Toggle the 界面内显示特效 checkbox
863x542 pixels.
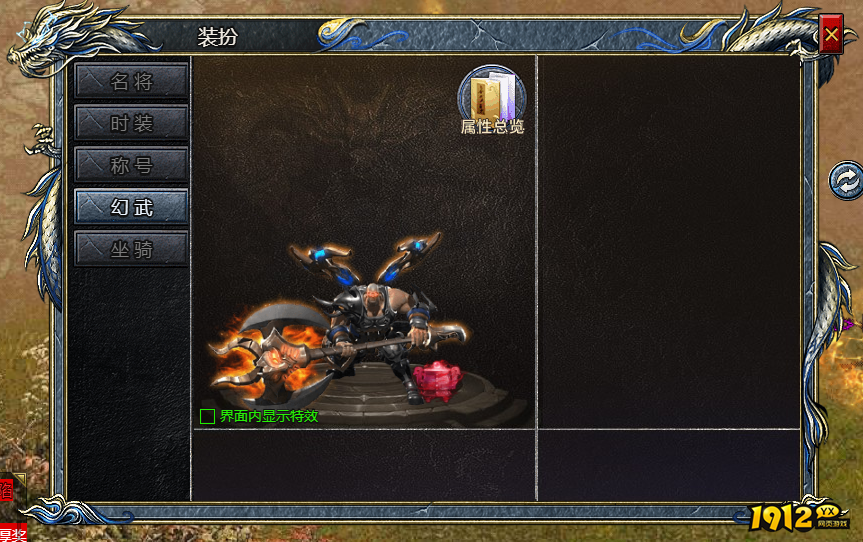pos(207,416)
